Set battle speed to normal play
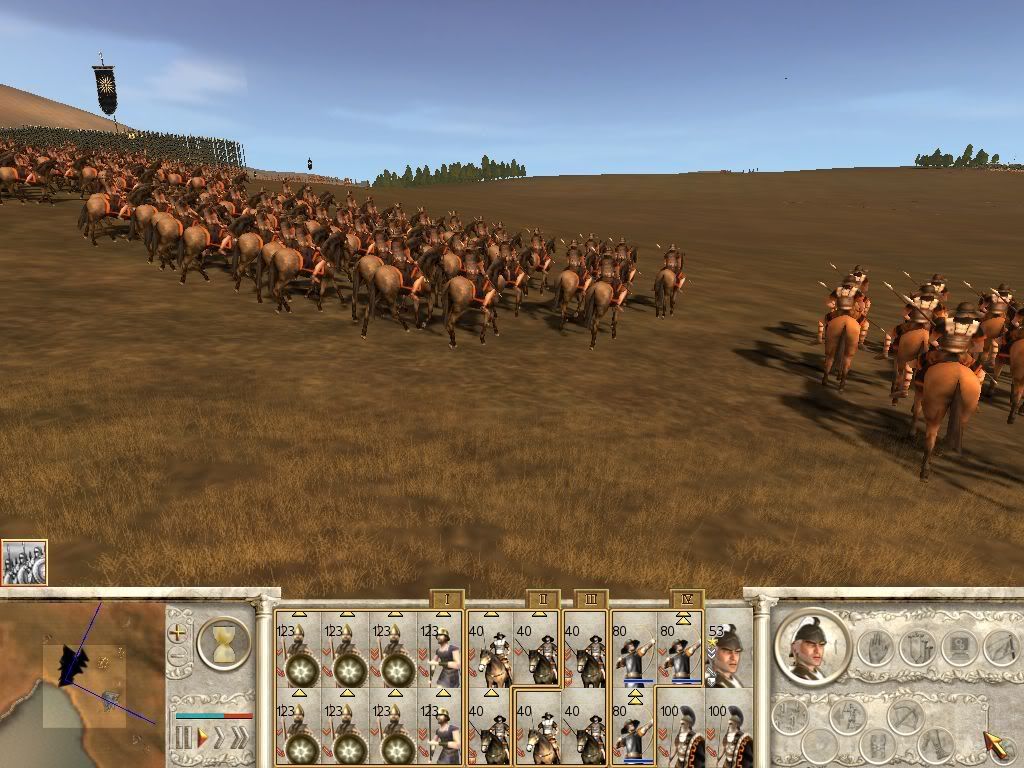The height and width of the screenshot is (768, 1024). [x=201, y=739]
